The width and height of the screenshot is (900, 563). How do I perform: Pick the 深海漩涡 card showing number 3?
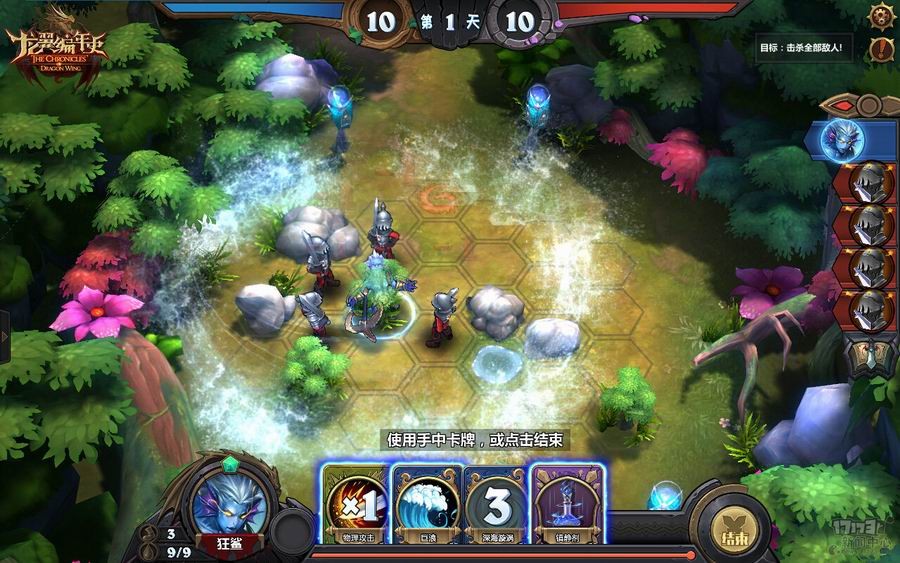[497, 503]
